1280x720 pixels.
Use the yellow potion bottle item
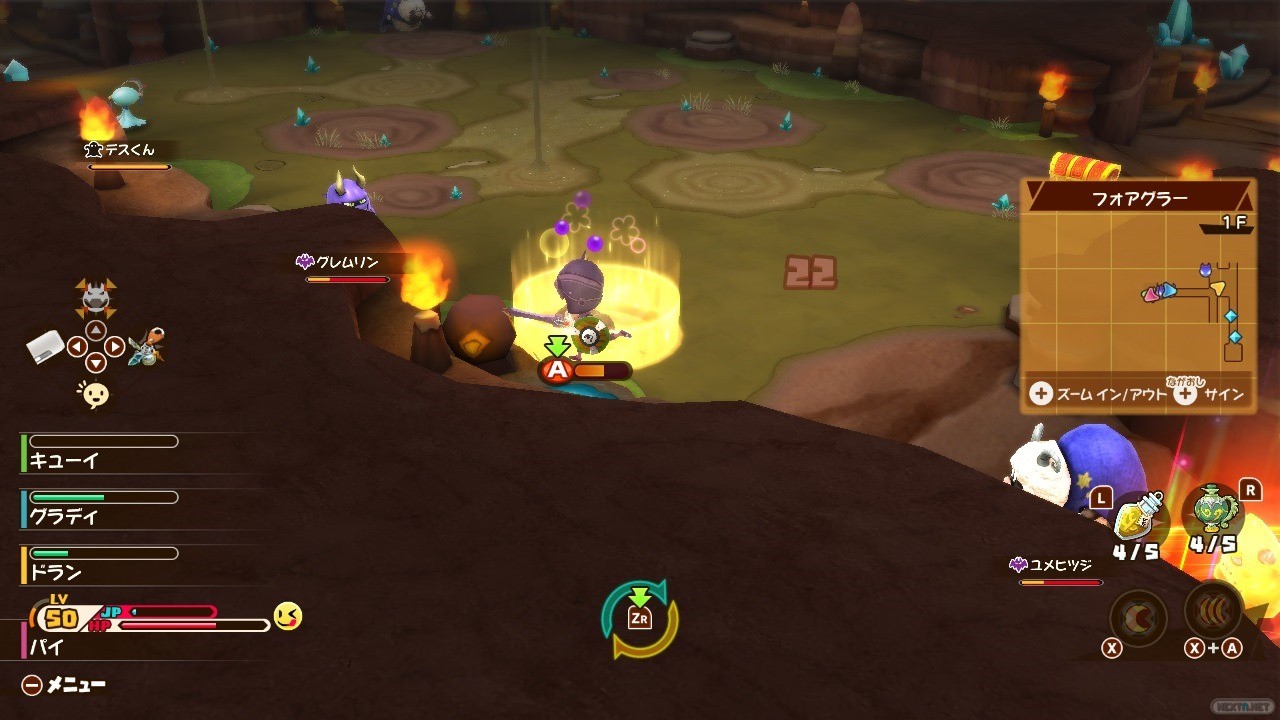(1139, 517)
